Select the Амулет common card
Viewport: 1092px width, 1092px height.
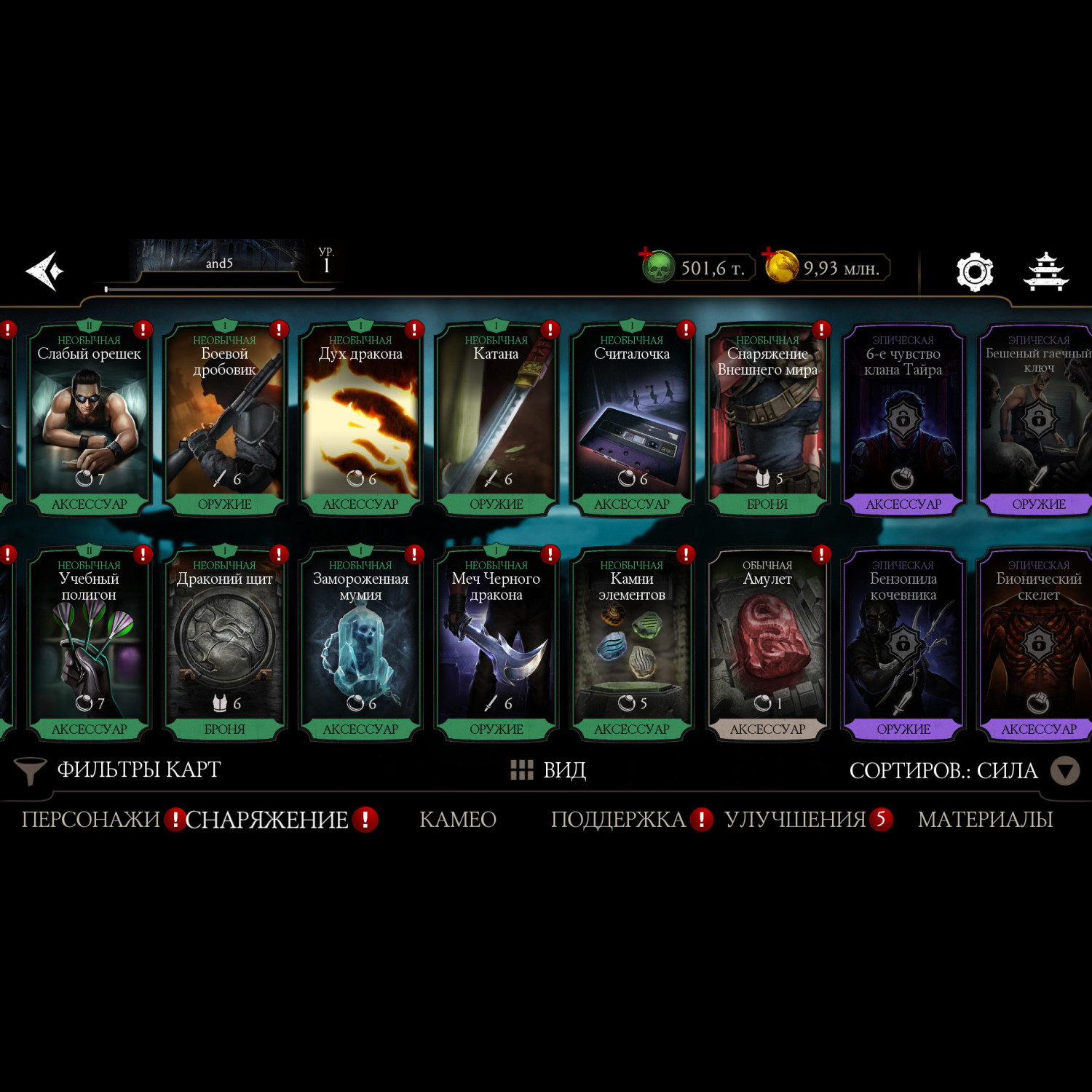(767, 645)
